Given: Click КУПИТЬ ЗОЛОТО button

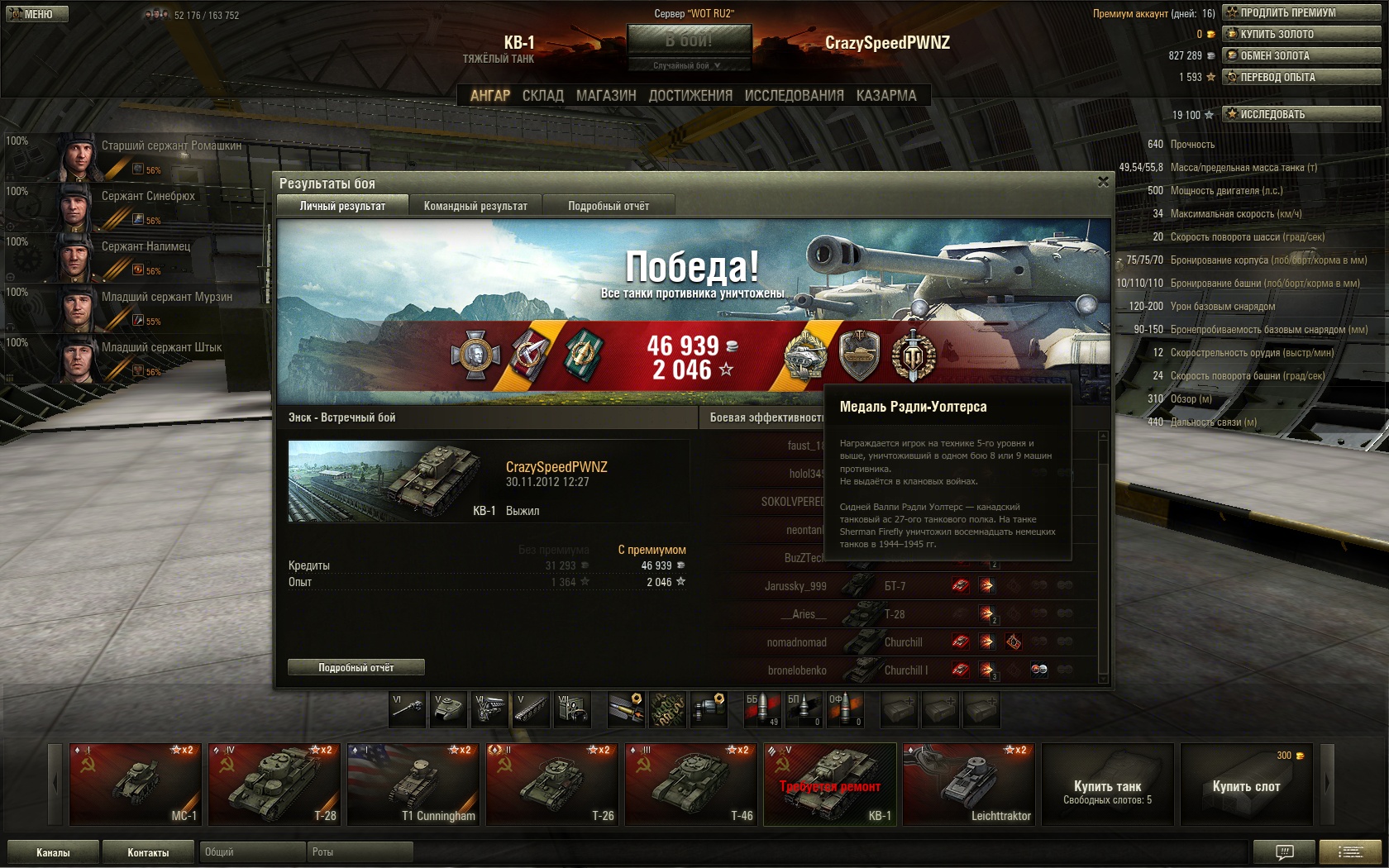Looking at the screenshot, I should pos(1301,34).
